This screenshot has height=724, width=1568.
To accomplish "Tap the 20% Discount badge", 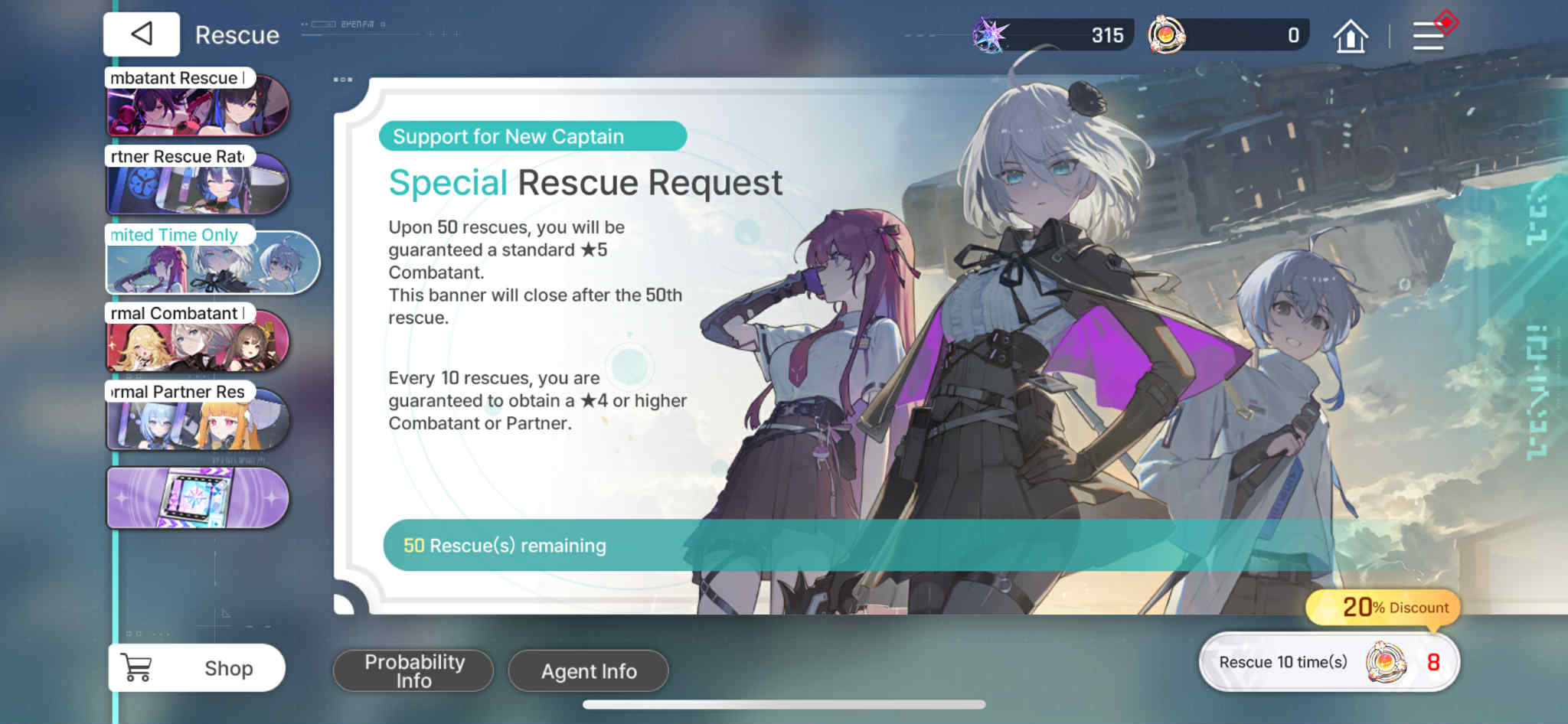I will (x=1383, y=607).
